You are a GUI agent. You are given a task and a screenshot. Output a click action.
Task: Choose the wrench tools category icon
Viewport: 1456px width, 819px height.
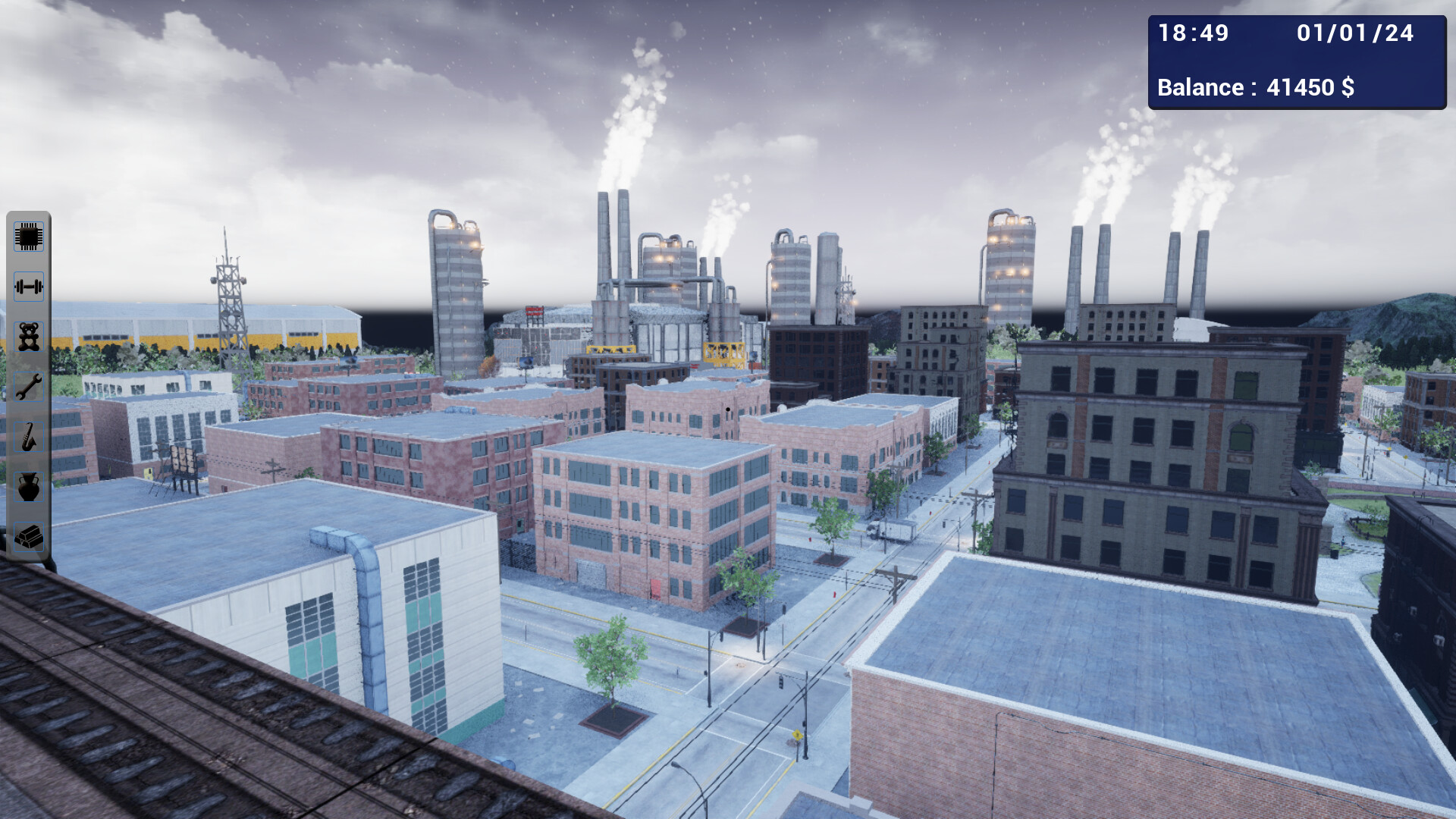pyautogui.click(x=28, y=387)
